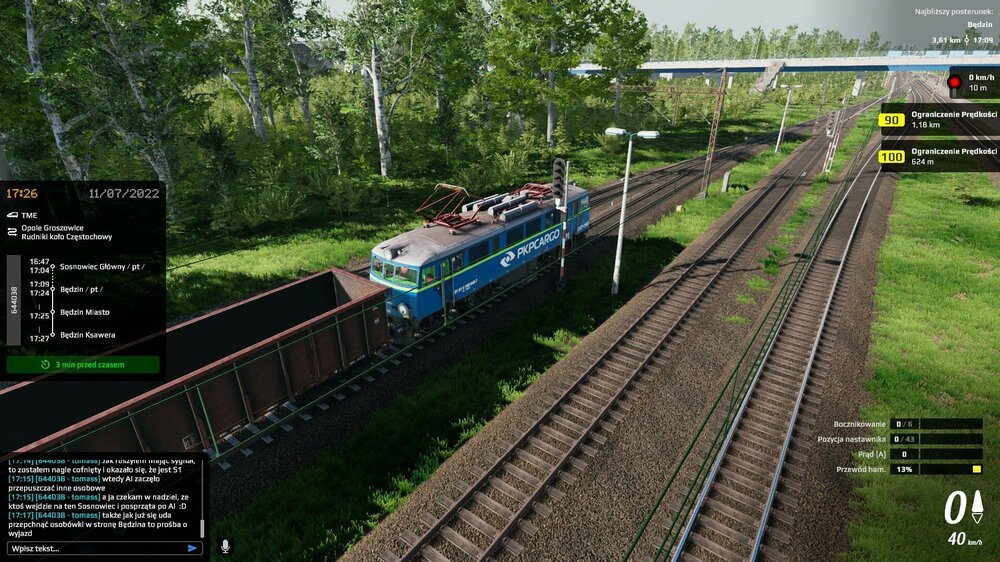Click the red signal indicator icon
Viewport: 1000px width, 562px height.
coord(954,81)
